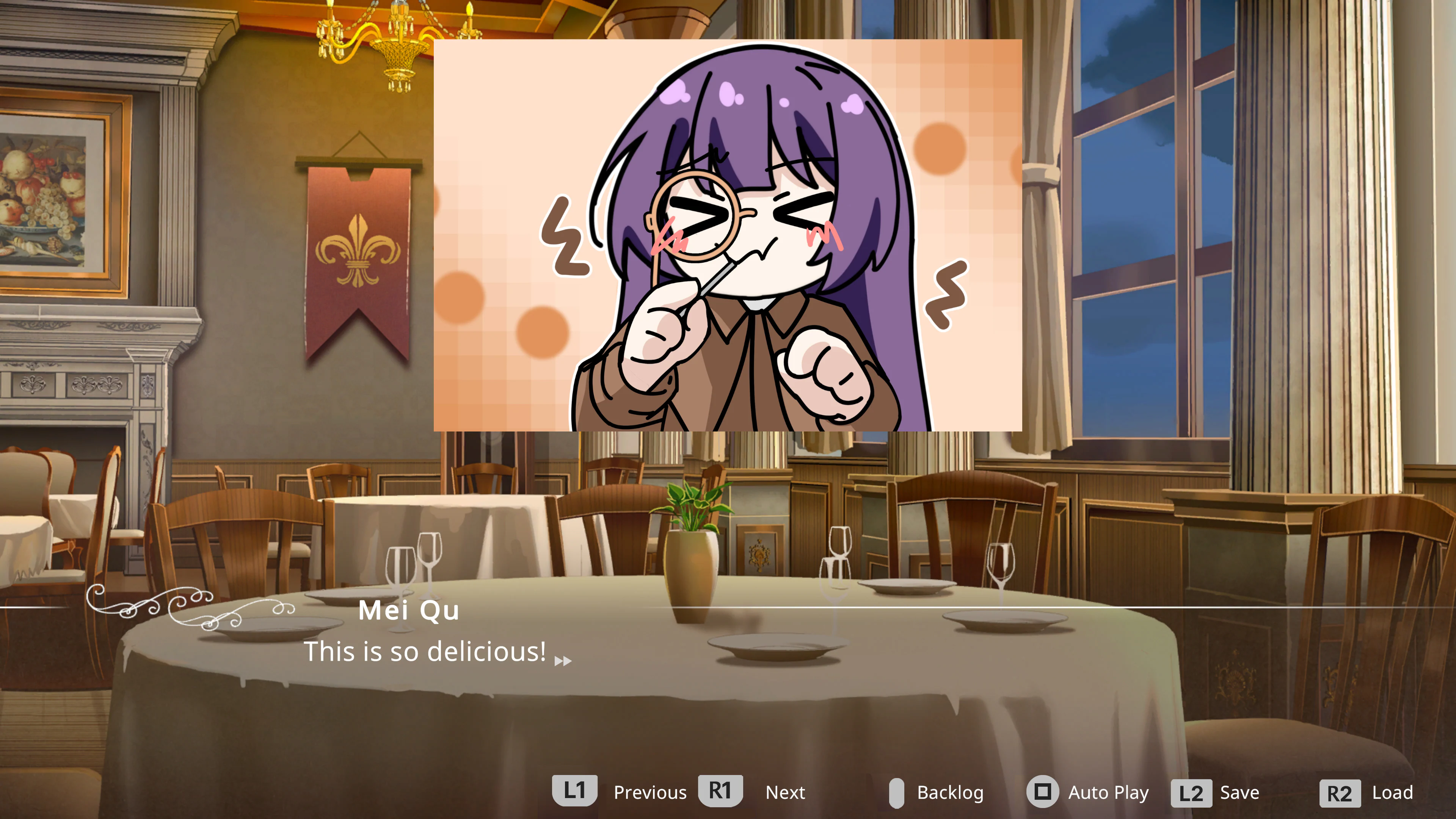Click the chibi character CG image
The height and width of the screenshot is (819, 1456).
(728, 235)
